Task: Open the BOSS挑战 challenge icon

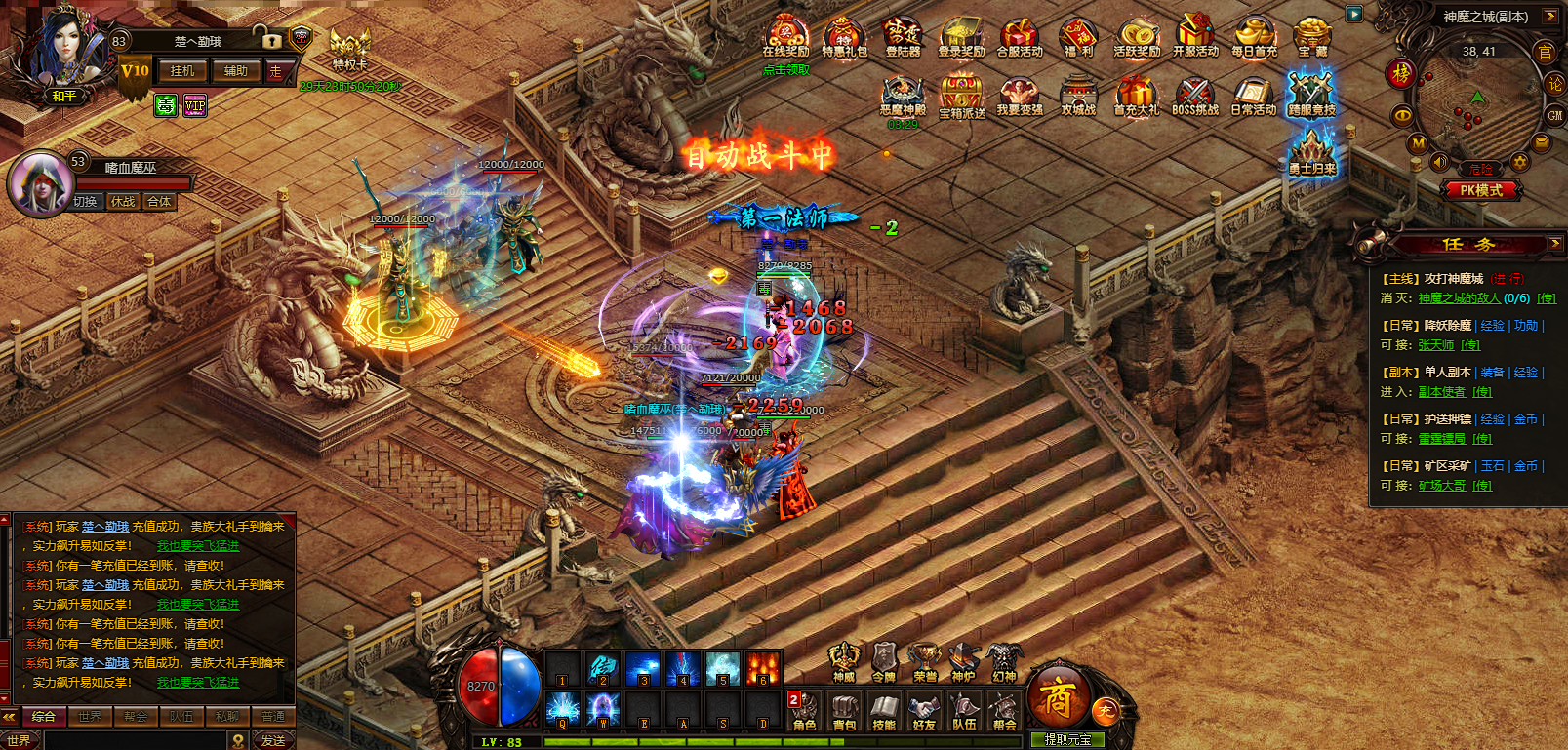Action: [x=1194, y=98]
